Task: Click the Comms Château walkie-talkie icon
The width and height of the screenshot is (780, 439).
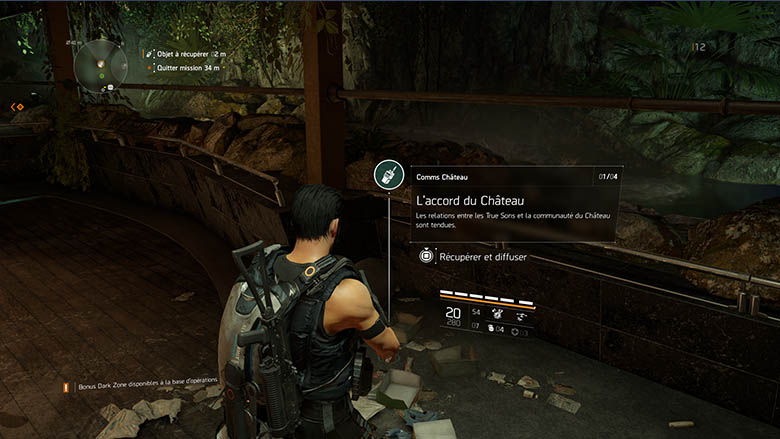Action: [388, 176]
